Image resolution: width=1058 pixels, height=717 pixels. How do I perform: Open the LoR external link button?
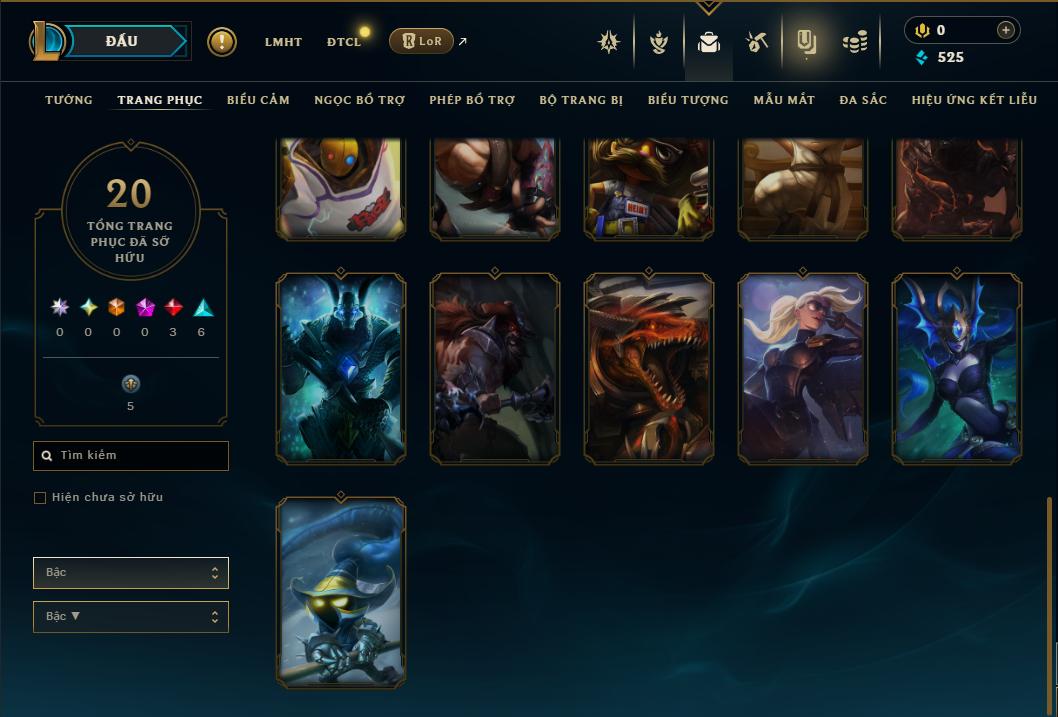coord(421,41)
